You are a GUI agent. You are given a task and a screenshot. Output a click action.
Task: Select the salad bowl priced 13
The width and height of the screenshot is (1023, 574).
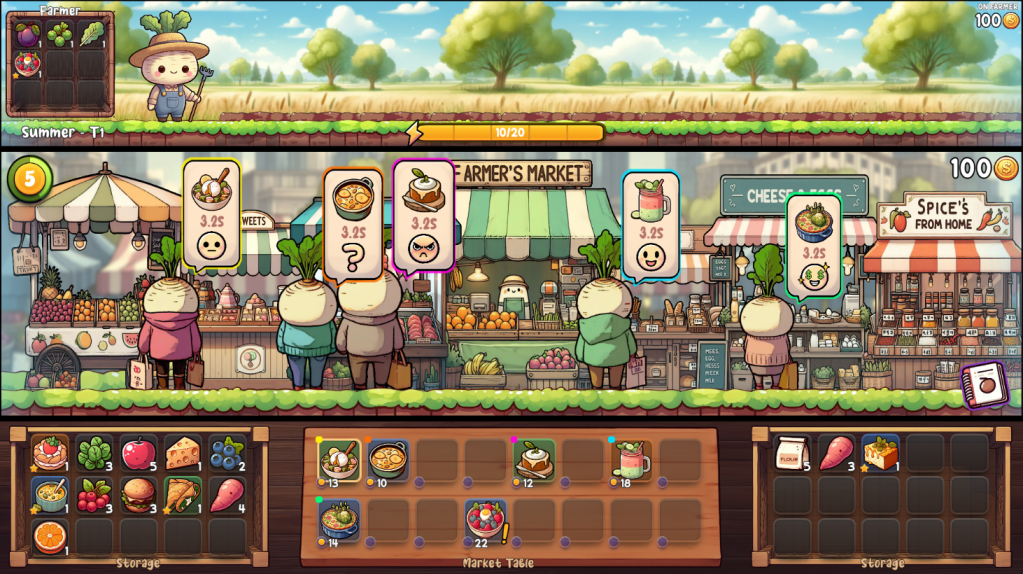[339, 460]
